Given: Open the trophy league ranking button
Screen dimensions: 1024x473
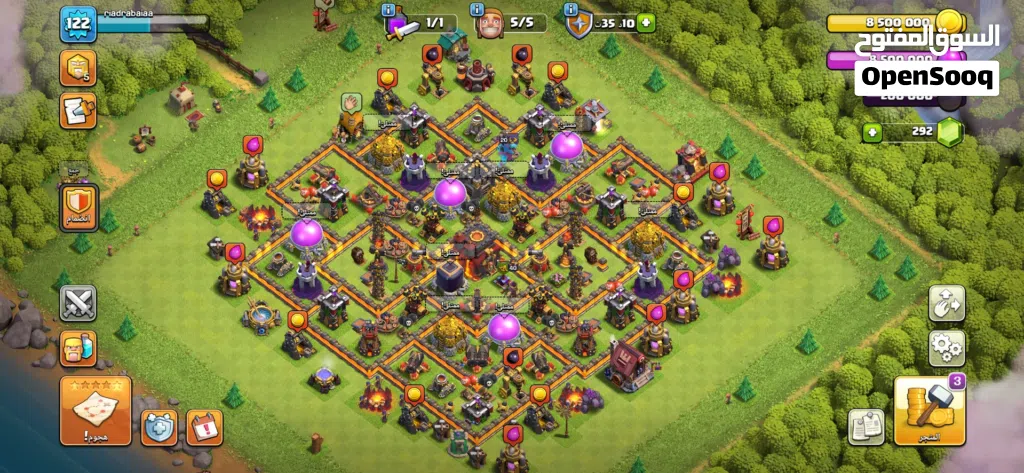Looking at the screenshot, I should click(x=77, y=68).
